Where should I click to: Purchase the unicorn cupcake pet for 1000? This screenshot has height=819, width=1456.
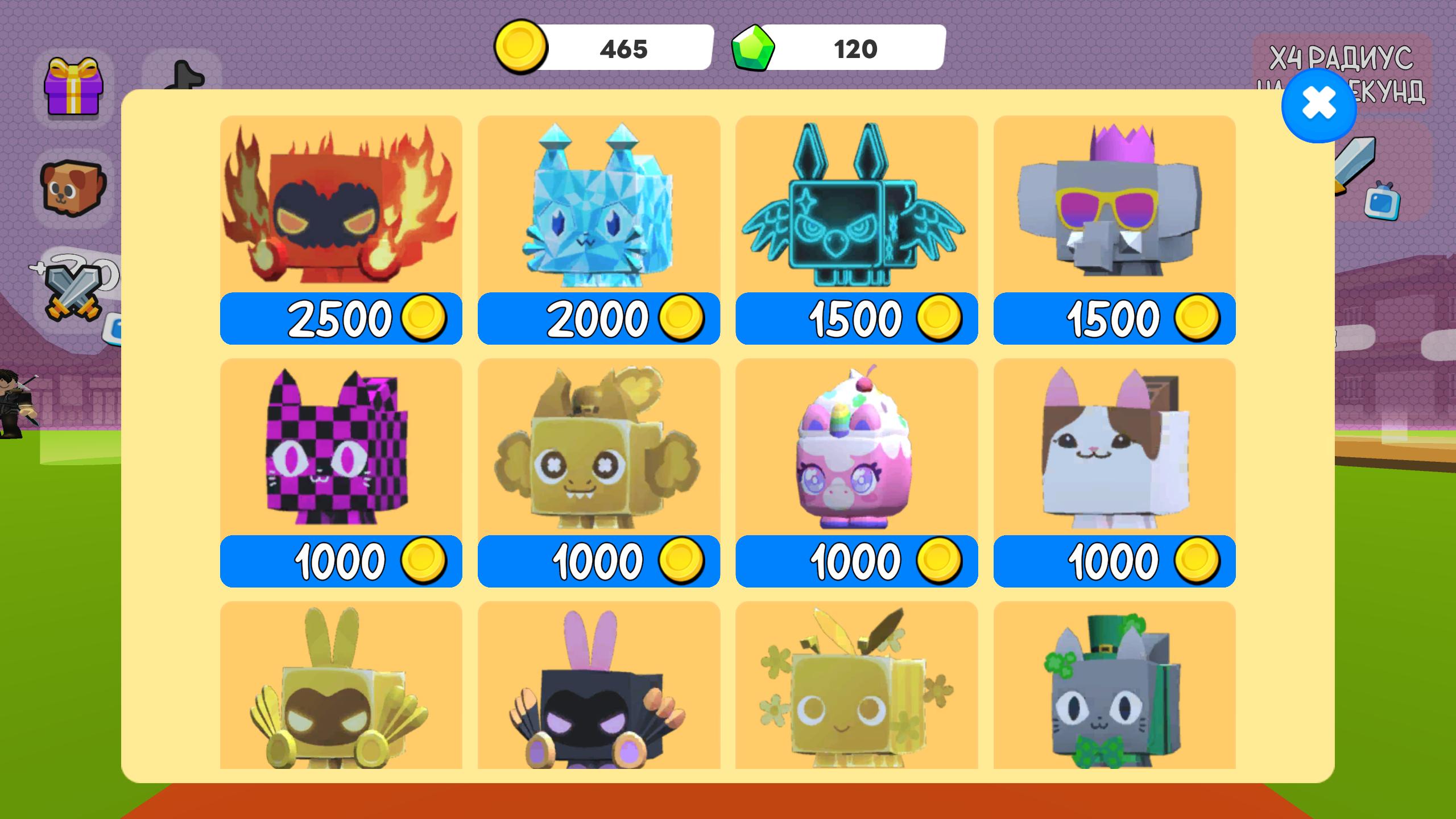(856, 561)
